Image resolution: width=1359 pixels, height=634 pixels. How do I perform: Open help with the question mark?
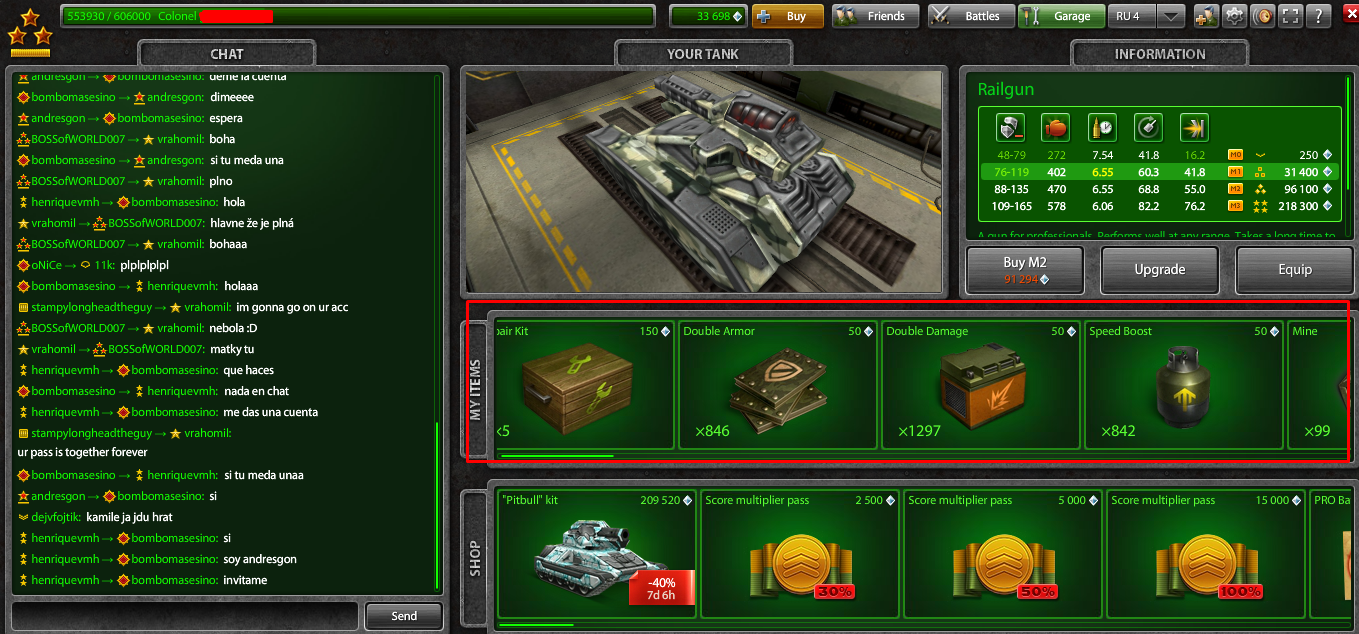(x=1320, y=16)
